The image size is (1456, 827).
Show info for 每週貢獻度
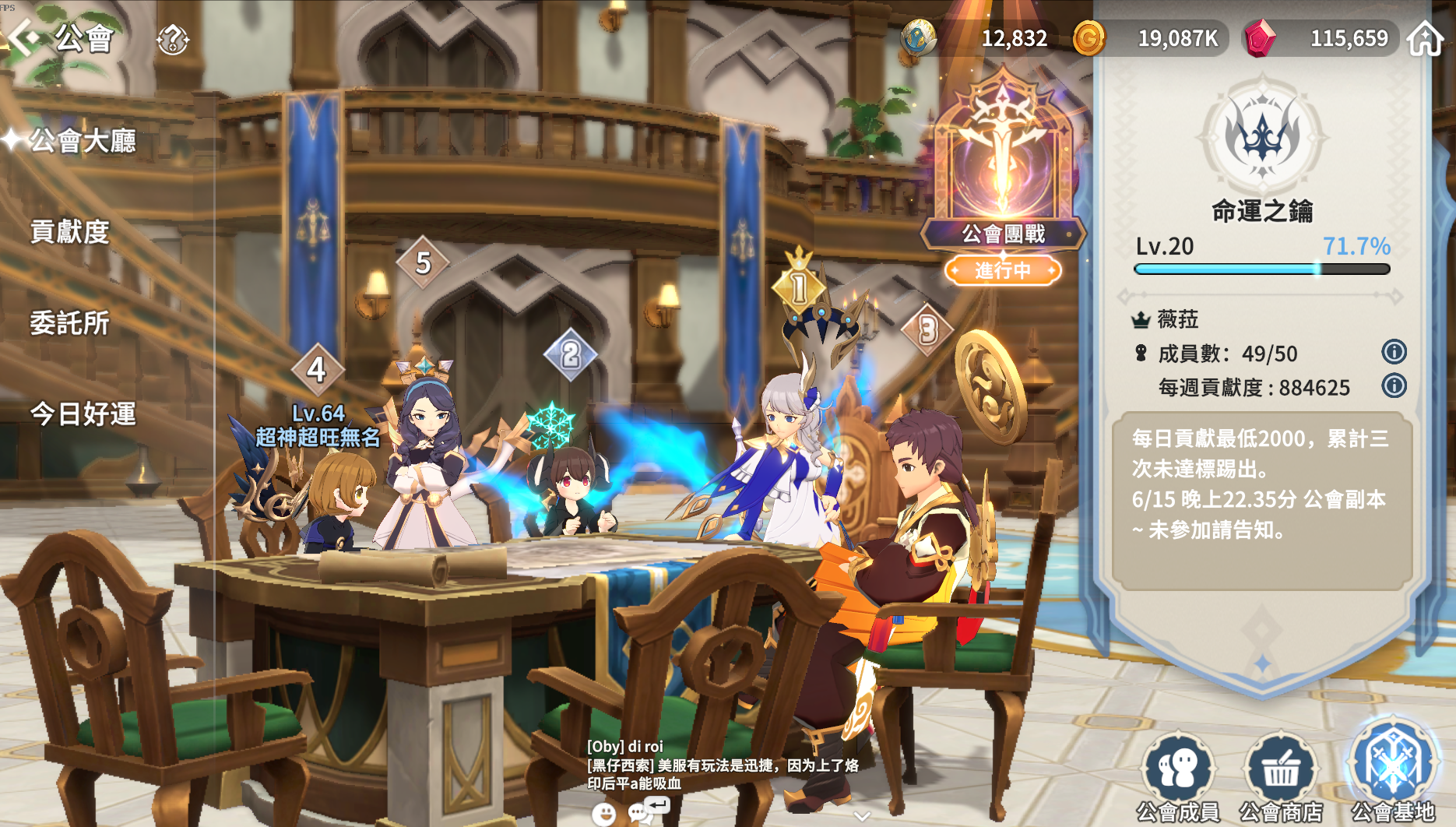pyautogui.click(x=1394, y=385)
